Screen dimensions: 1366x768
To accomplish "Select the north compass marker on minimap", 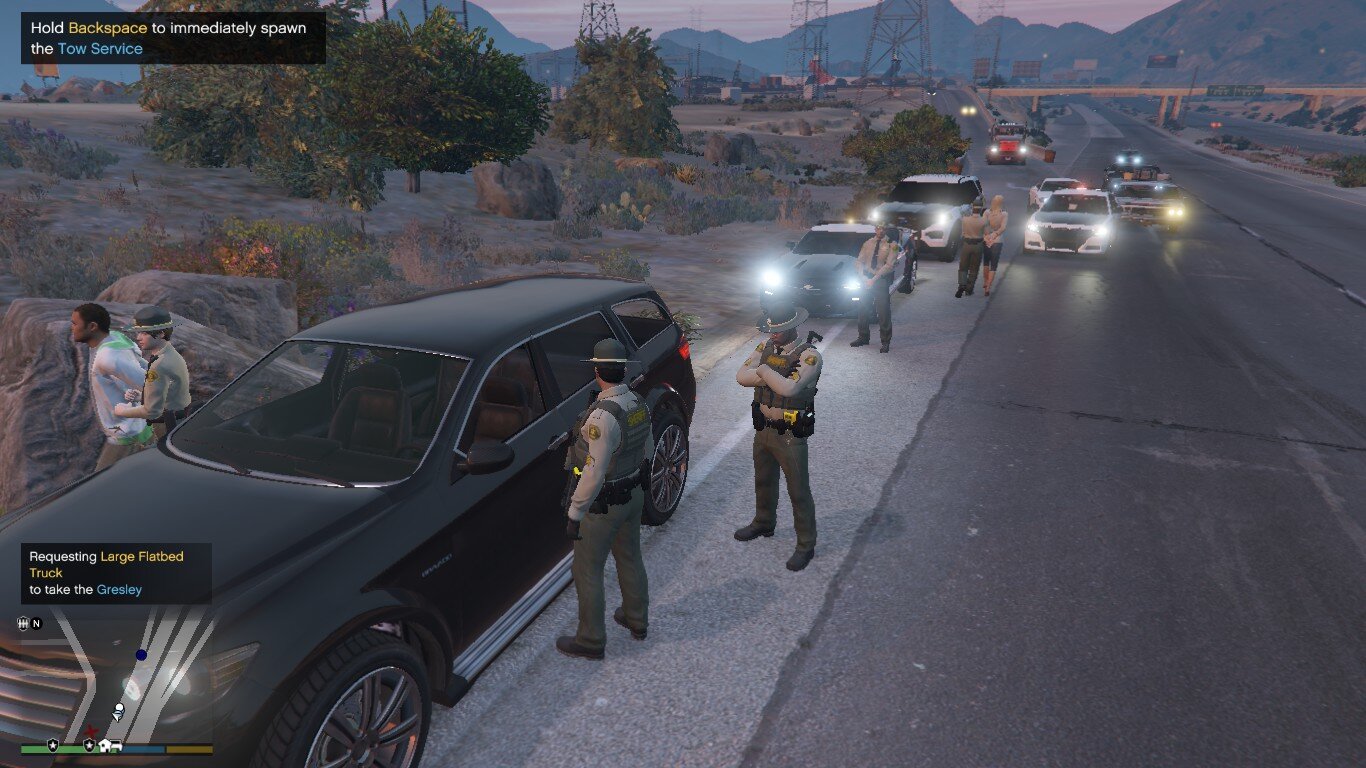I will coord(37,624).
